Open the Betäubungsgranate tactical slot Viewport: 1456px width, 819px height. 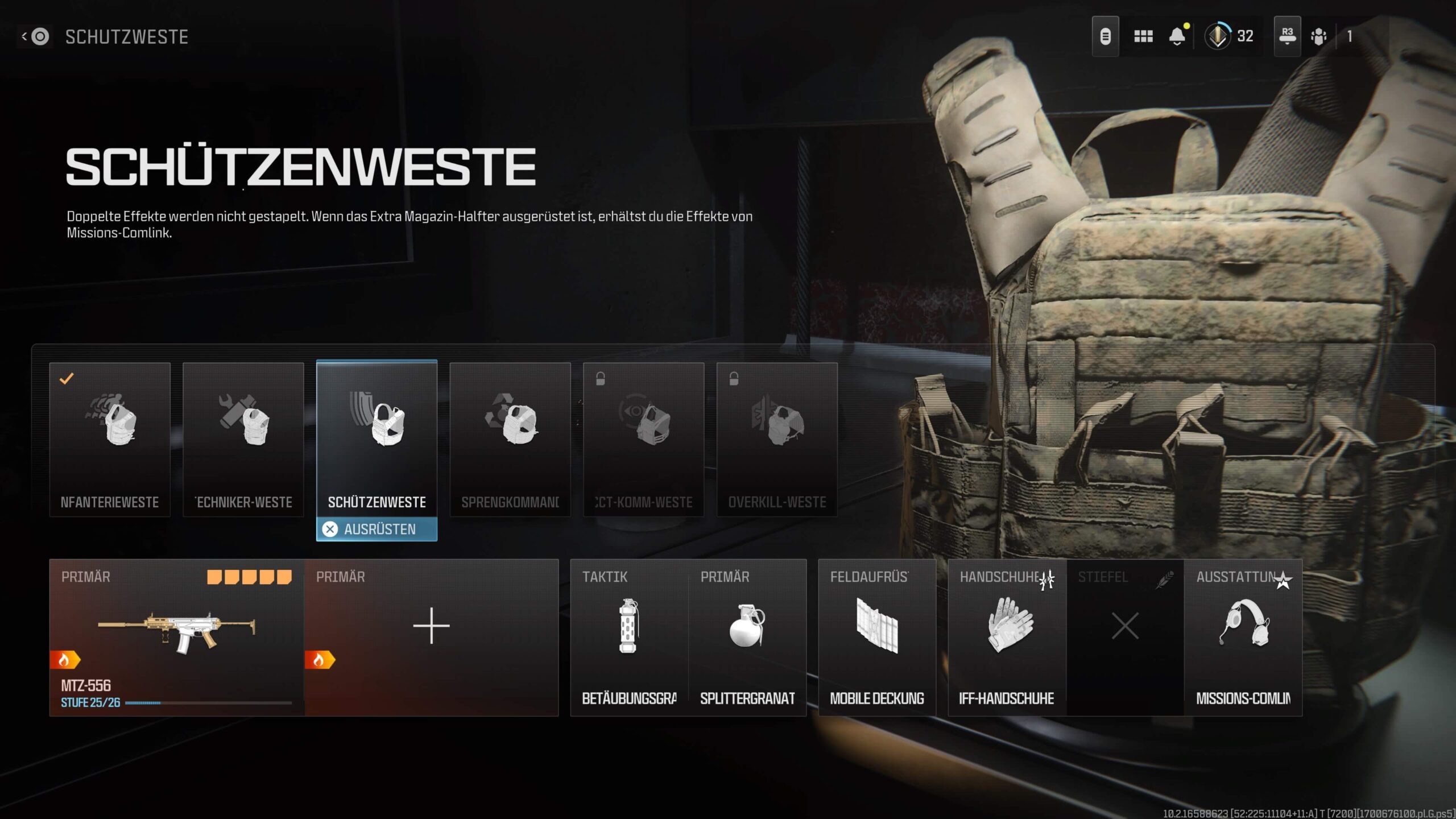pyautogui.click(x=629, y=637)
